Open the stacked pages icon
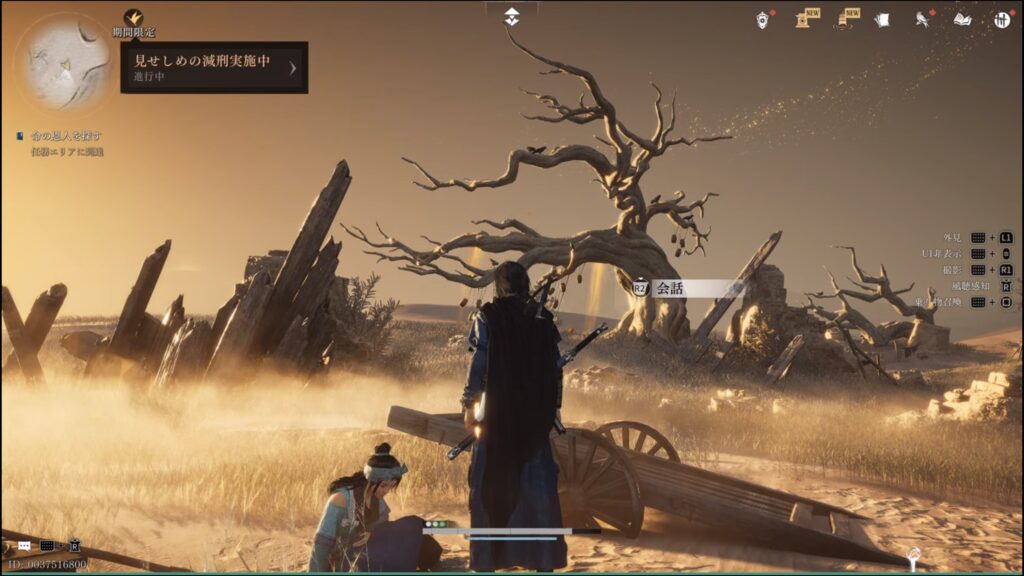Image resolution: width=1024 pixels, height=576 pixels. [x=881, y=19]
